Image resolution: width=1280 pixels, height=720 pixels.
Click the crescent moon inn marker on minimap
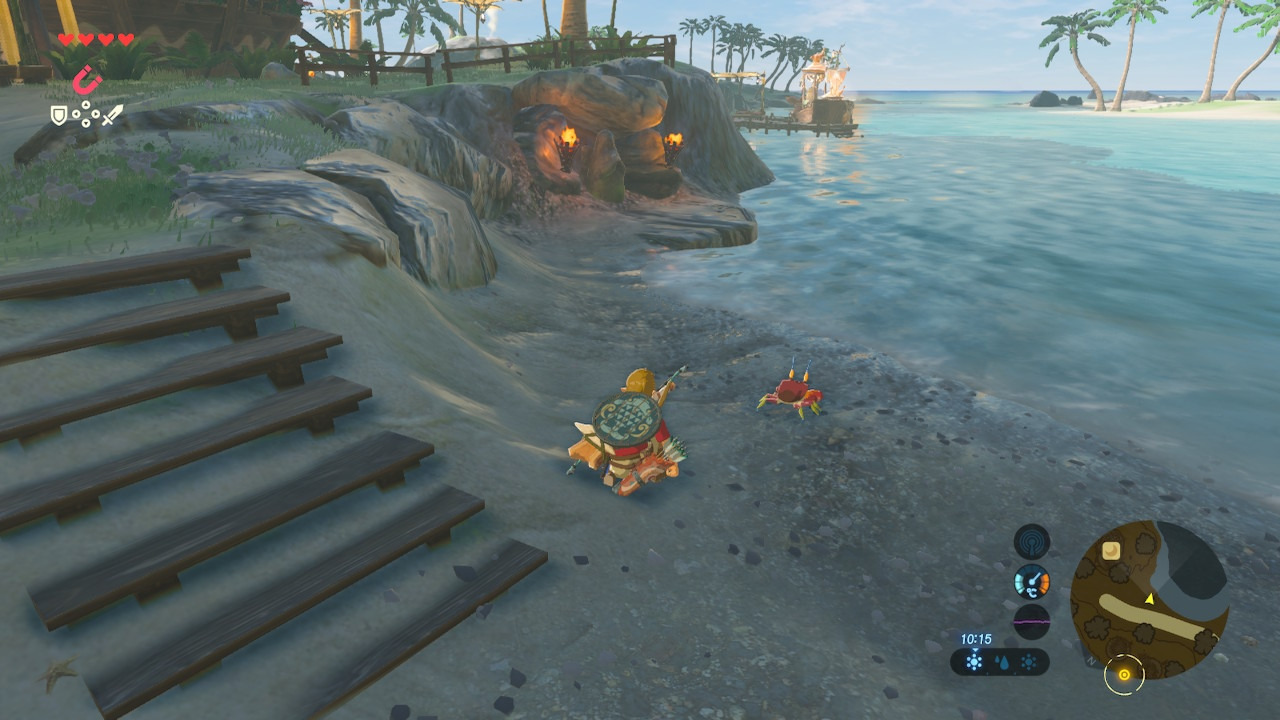pos(1110,550)
